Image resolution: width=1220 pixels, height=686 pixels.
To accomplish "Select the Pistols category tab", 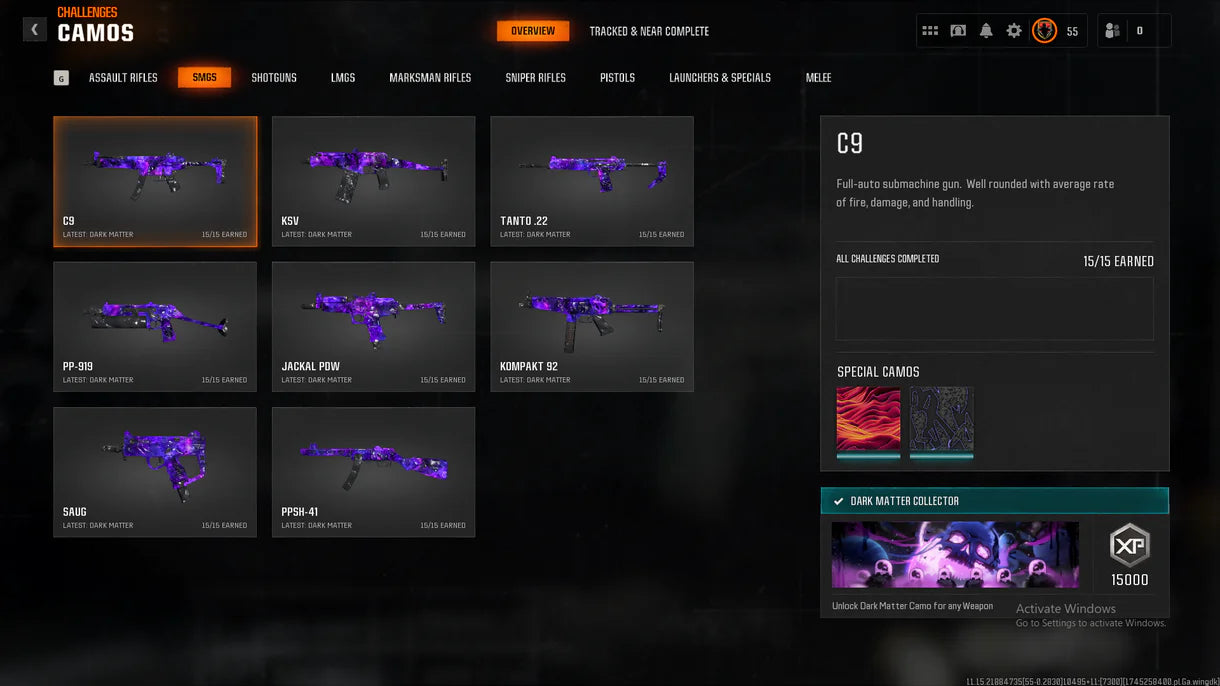I will coord(617,78).
